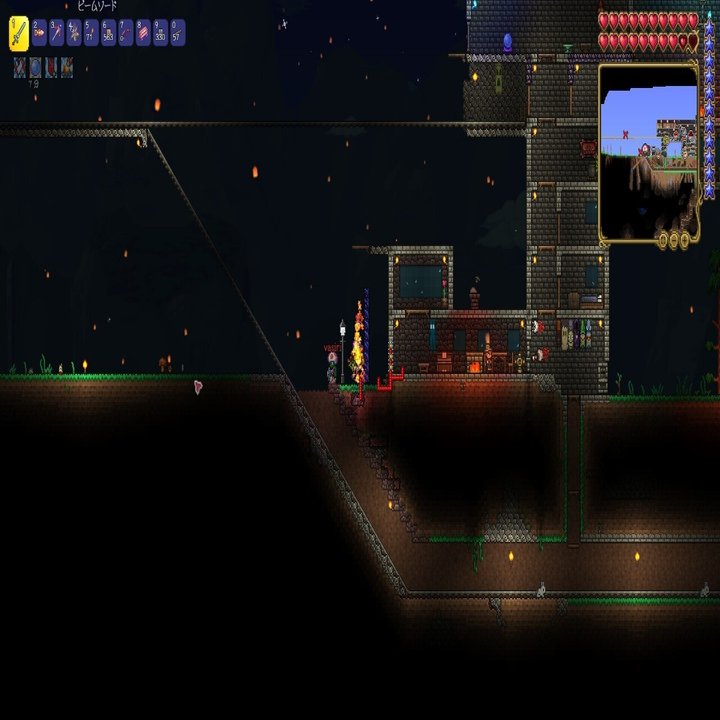
Task: Choose the hotbar item stacked at 583
Action: point(108,34)
